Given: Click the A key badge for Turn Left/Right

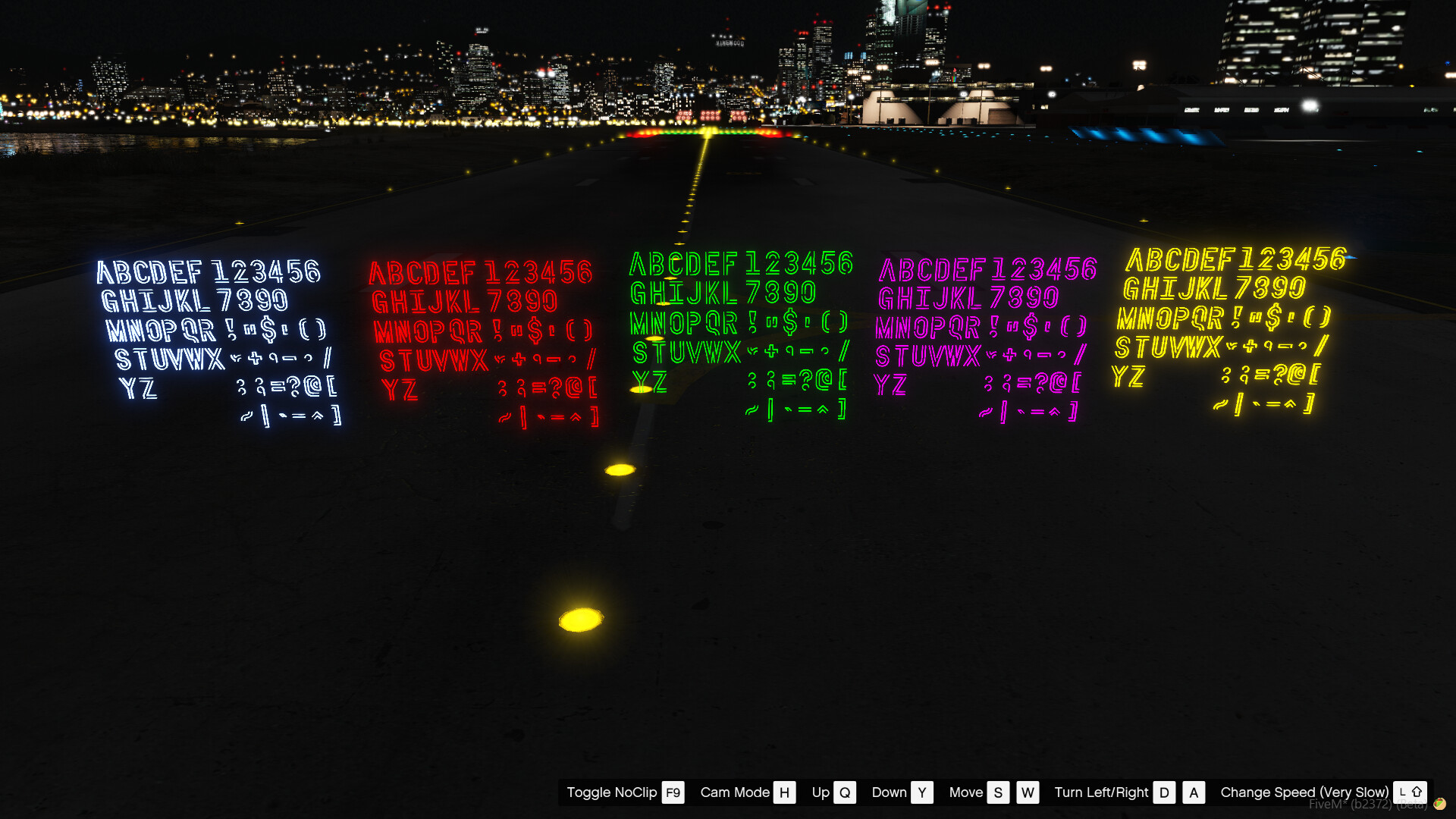Looking at the screenshot, I should point(1194,792).
